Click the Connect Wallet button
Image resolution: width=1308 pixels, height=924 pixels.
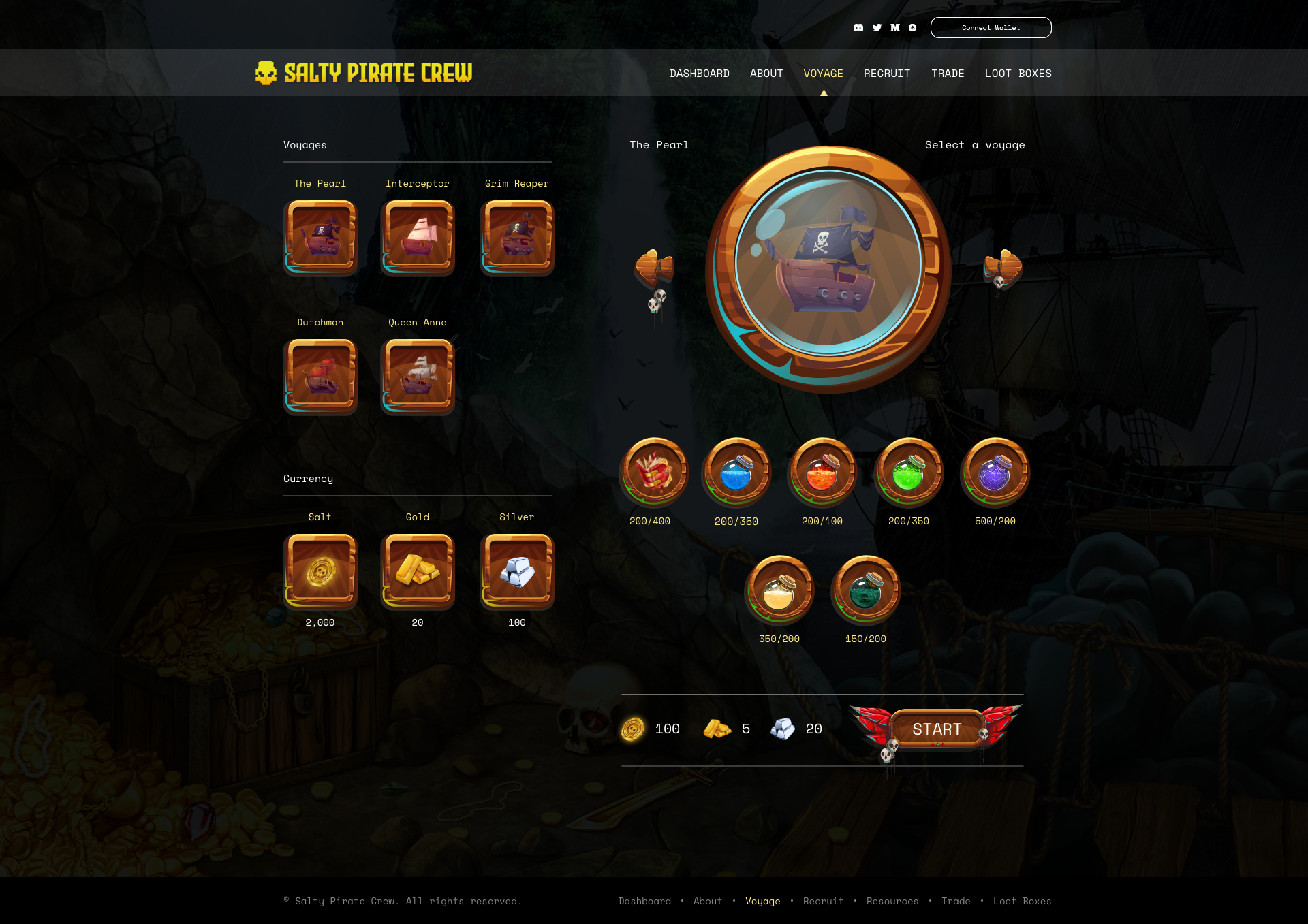pos(991,28)
